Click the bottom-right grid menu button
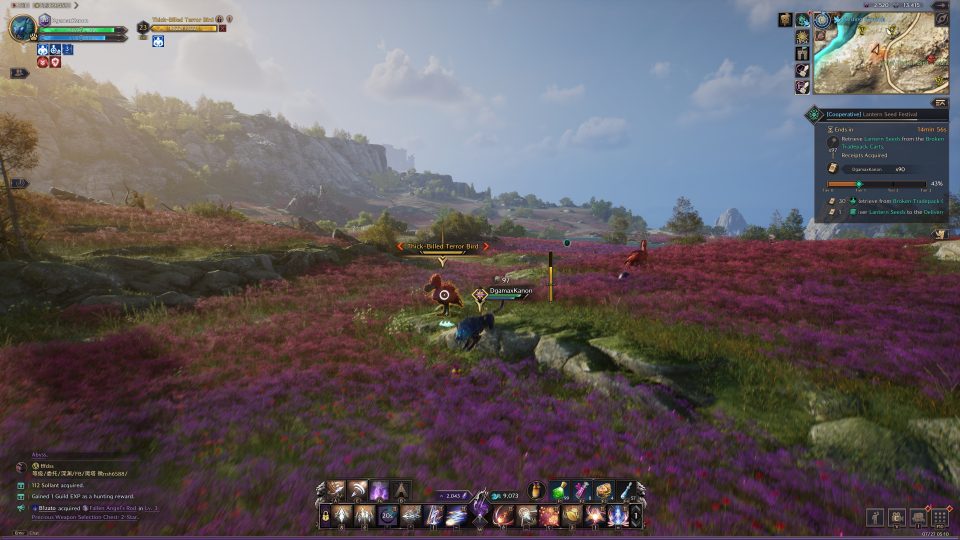 pyautogui.click(x=939, y=517)
